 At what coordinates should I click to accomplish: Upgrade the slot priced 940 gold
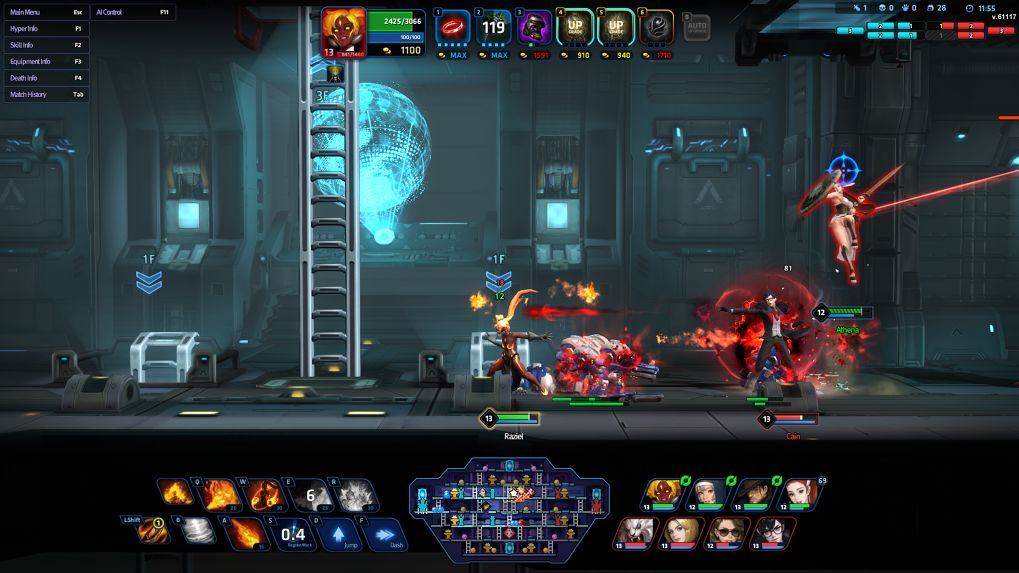[x=616, y=27]
